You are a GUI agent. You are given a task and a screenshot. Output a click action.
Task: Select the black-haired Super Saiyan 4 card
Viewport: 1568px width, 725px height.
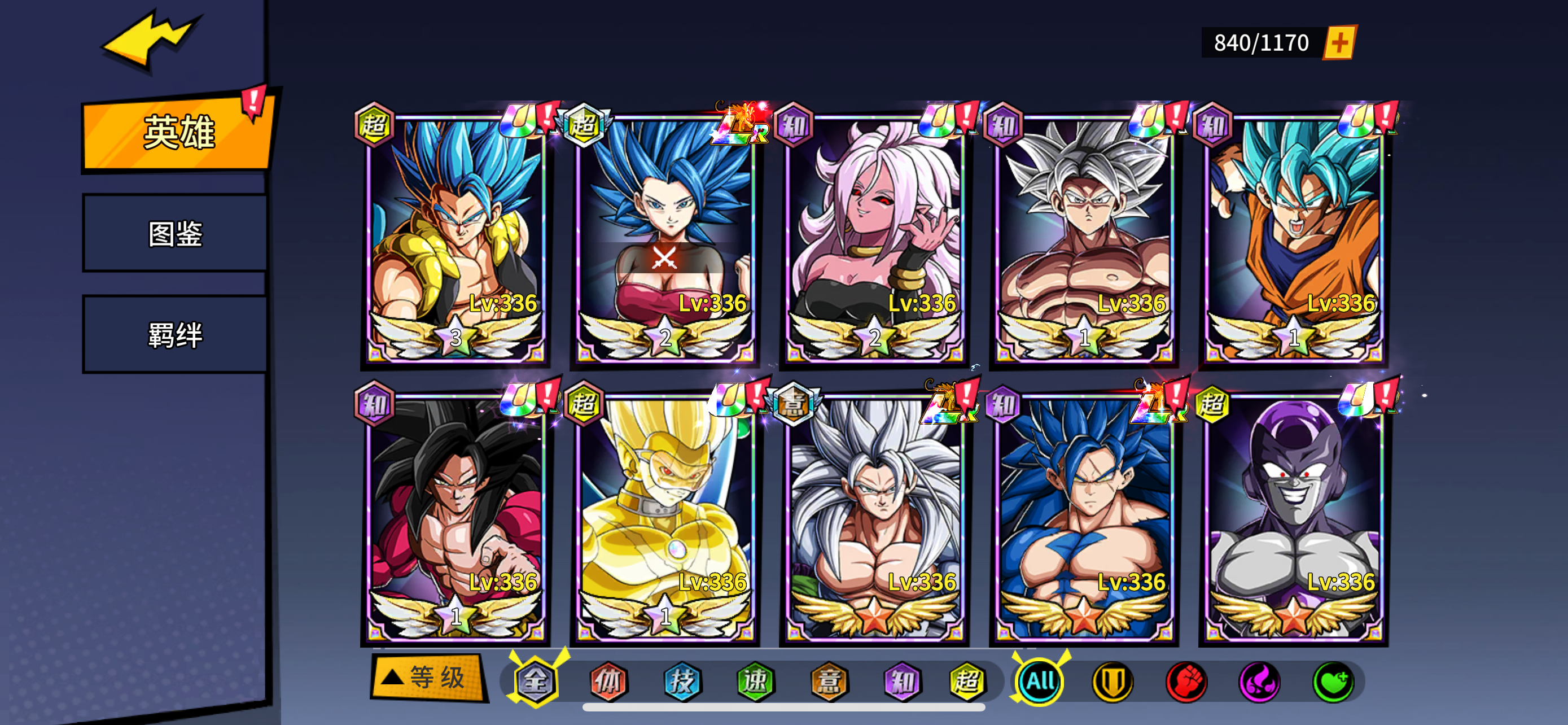click(x=455, y=517)
